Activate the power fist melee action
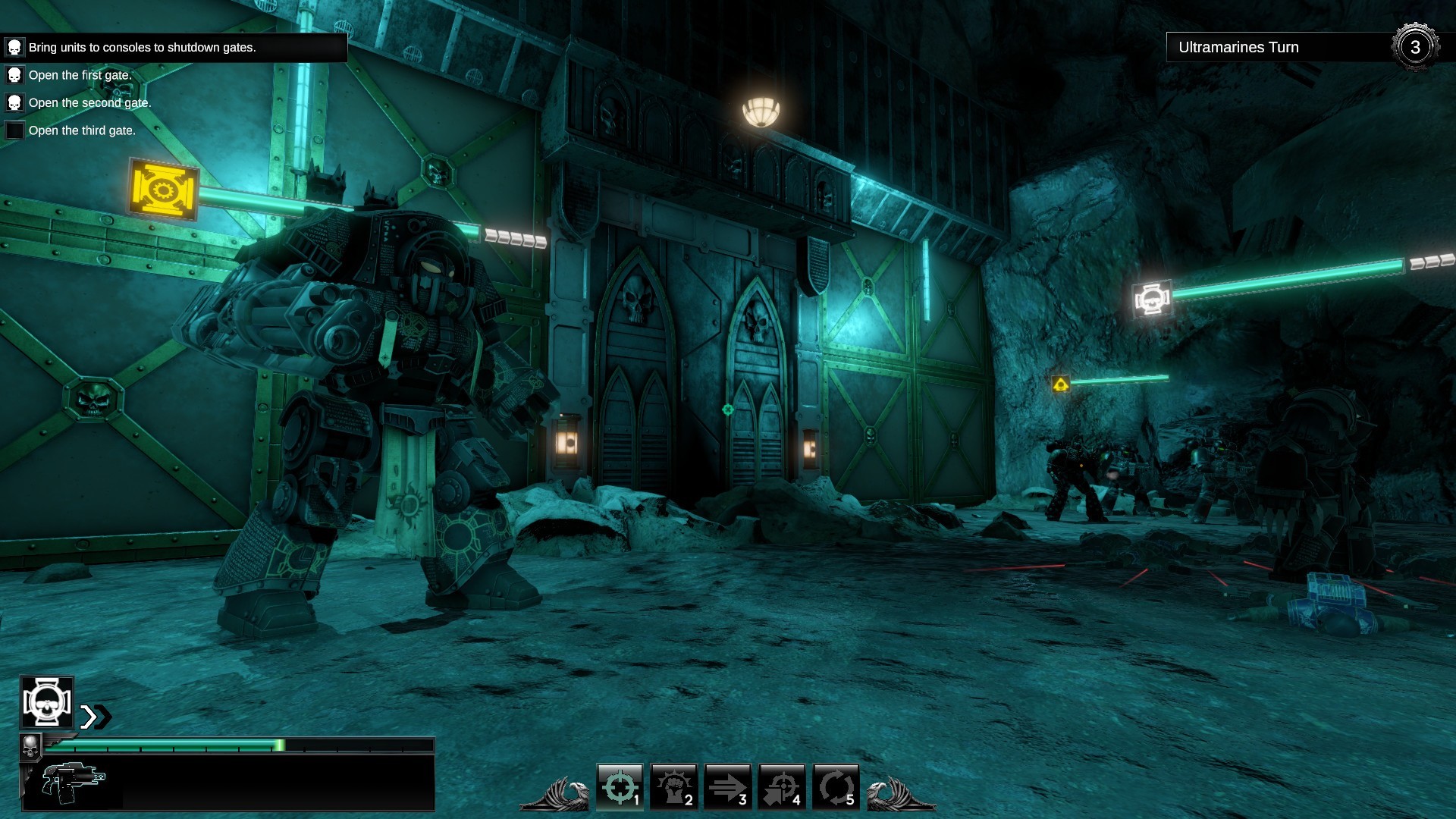 673,786
